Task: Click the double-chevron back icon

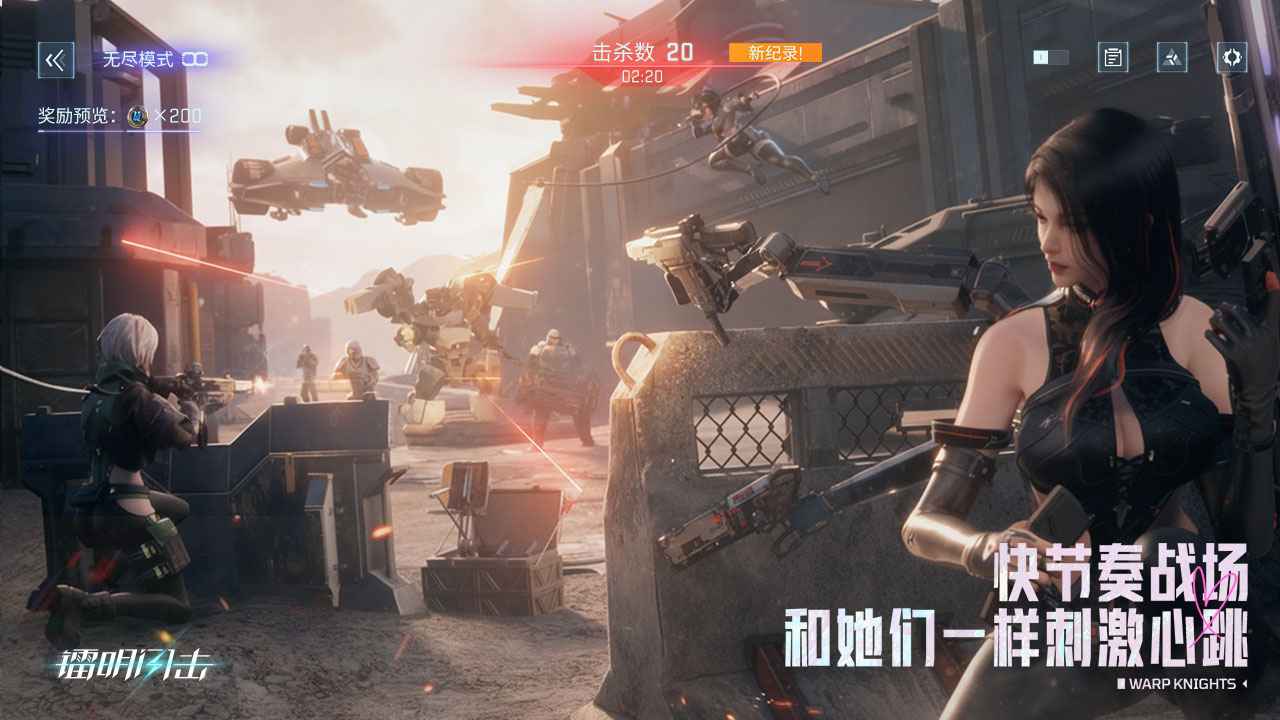Action: pyautogui.click(x=57, y=59)
